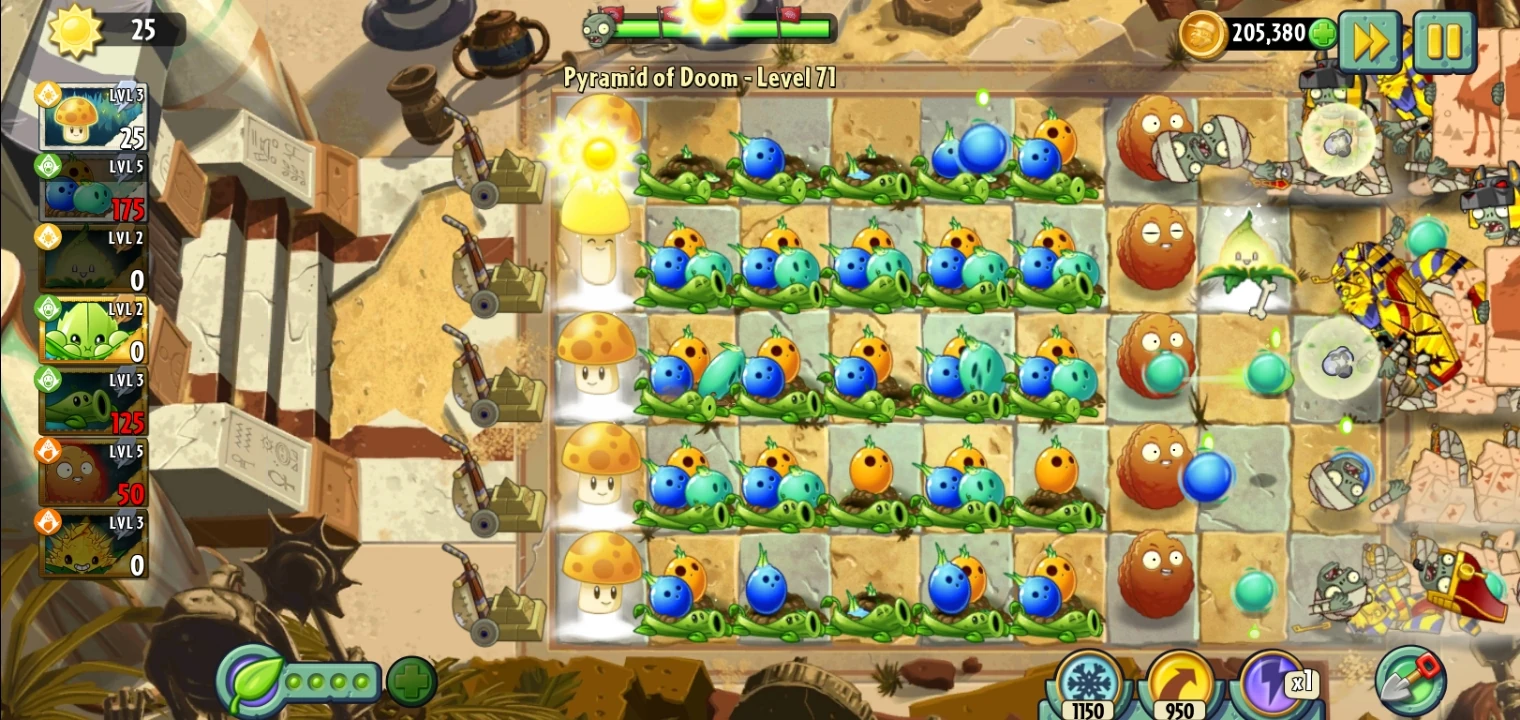Viewport: 1520px width, 720px height.
Task: Add coins using the green plus button
Action: (1325, 33)
